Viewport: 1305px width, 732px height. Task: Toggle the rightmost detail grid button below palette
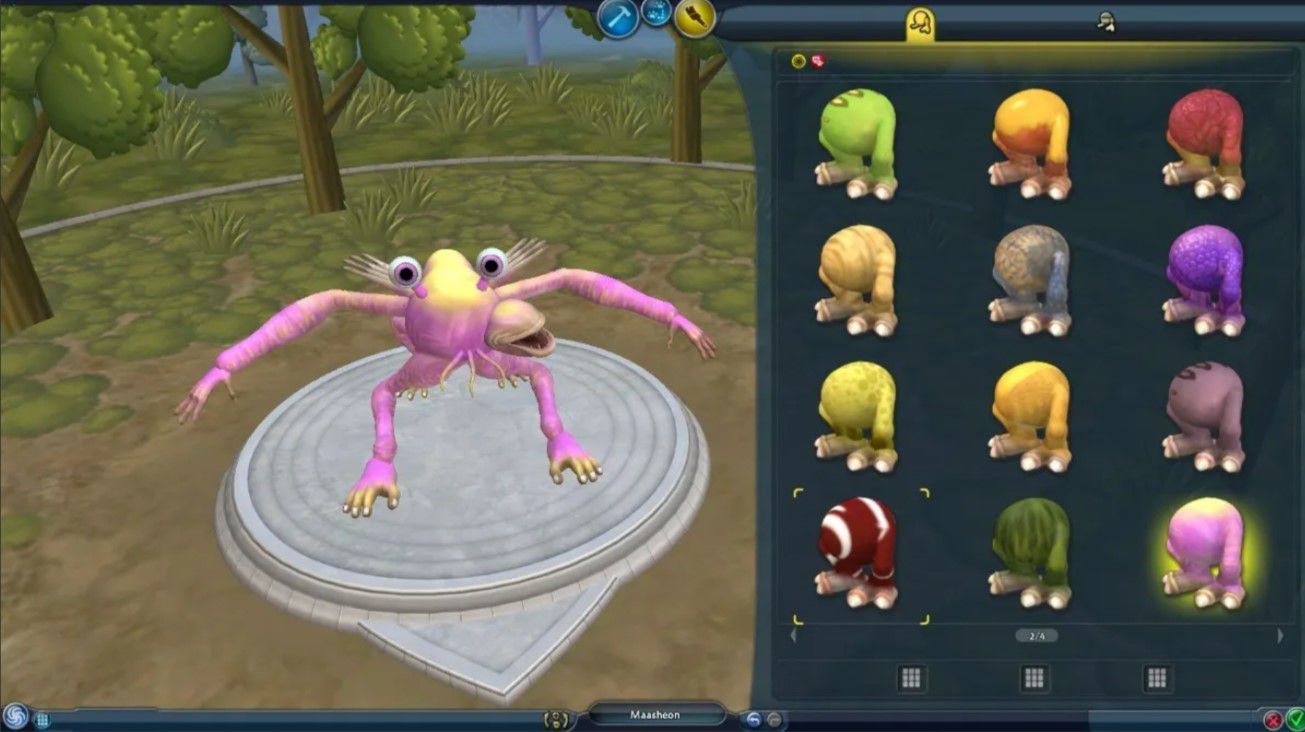pos(1156,676)
